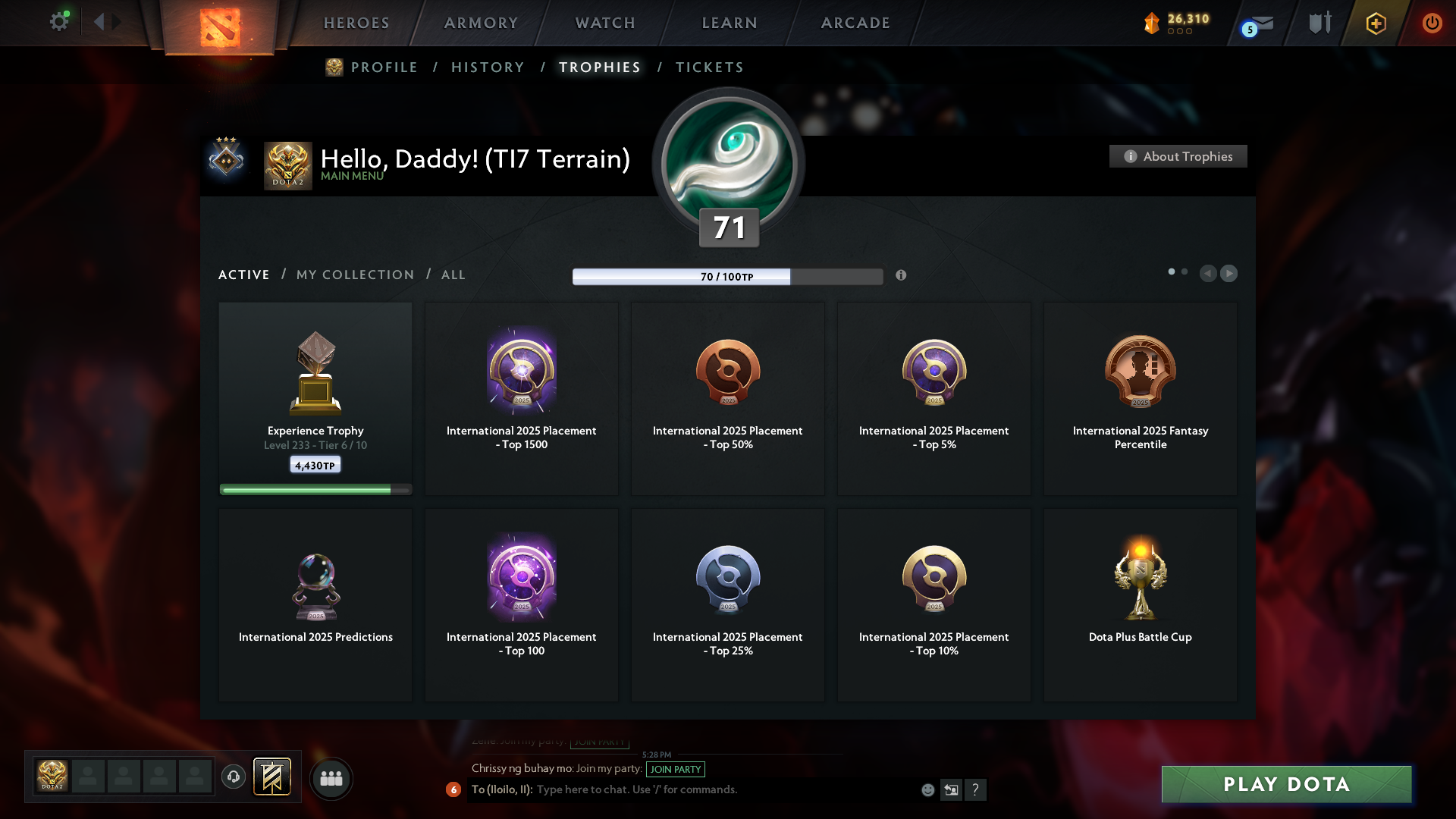Go to the Armory section
The width and height of the screenshot is (1456, 819).
tap(481, 23)
